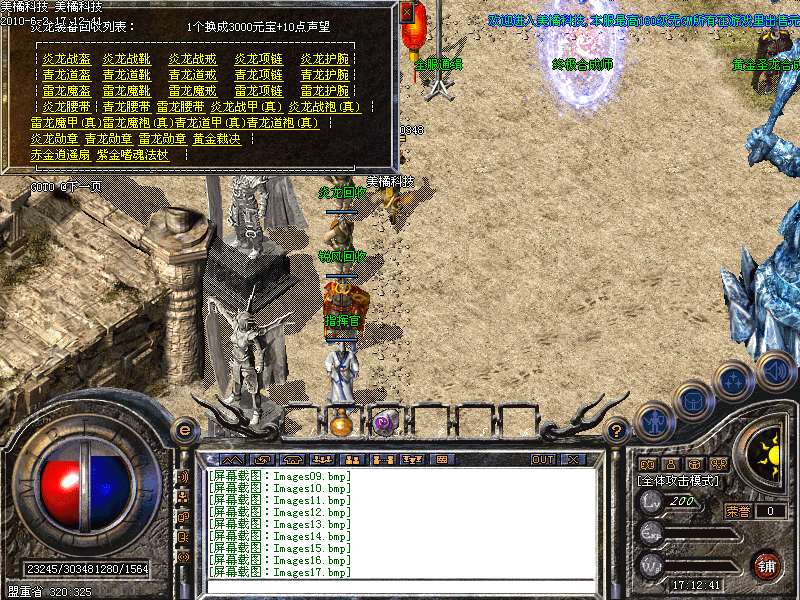
Task: Select 炎龙战甲(真) for recycling
Action: pyautogui.click(x=246, y=106)
